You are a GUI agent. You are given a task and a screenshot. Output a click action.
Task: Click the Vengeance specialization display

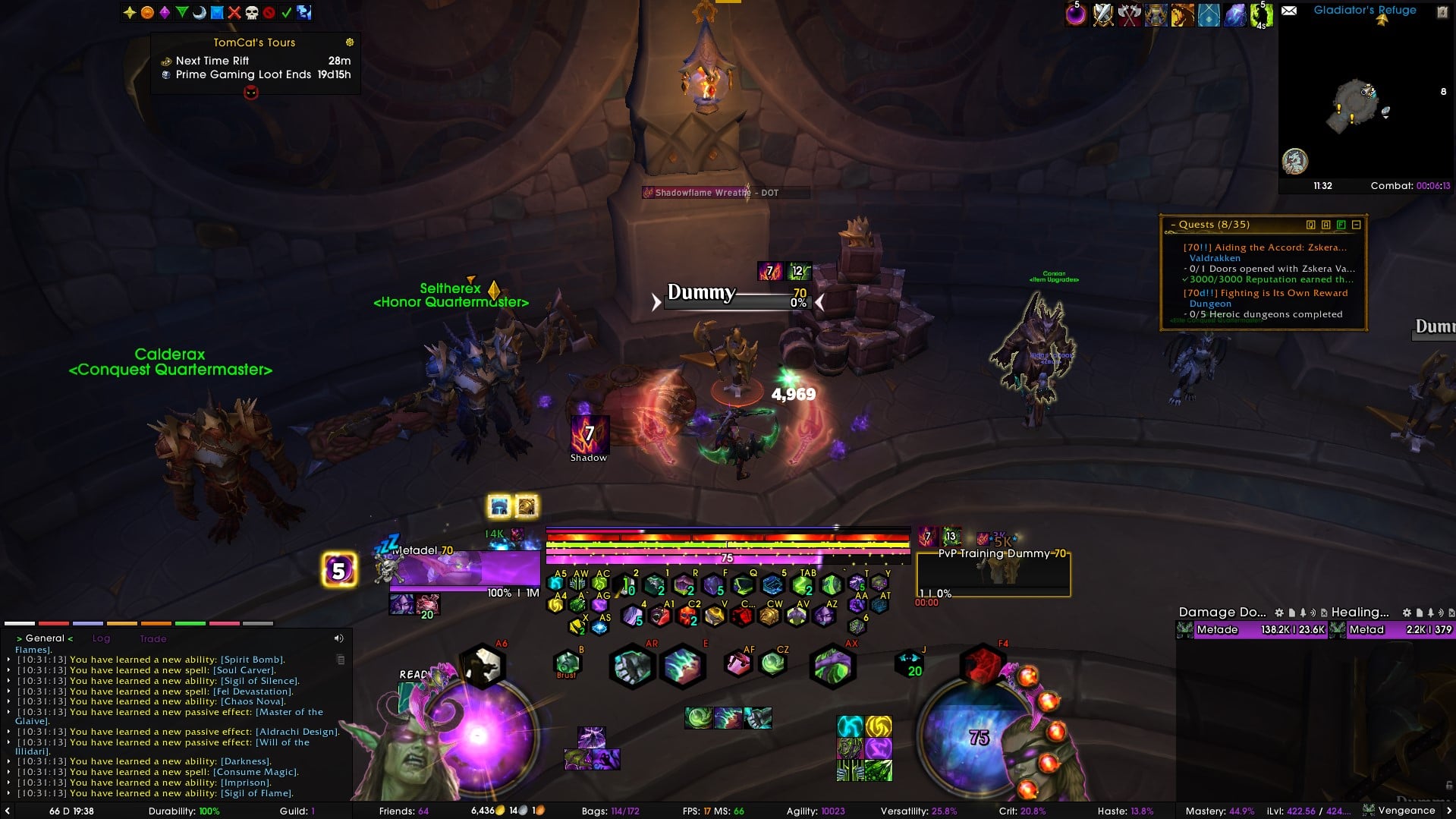point(1406,811)
